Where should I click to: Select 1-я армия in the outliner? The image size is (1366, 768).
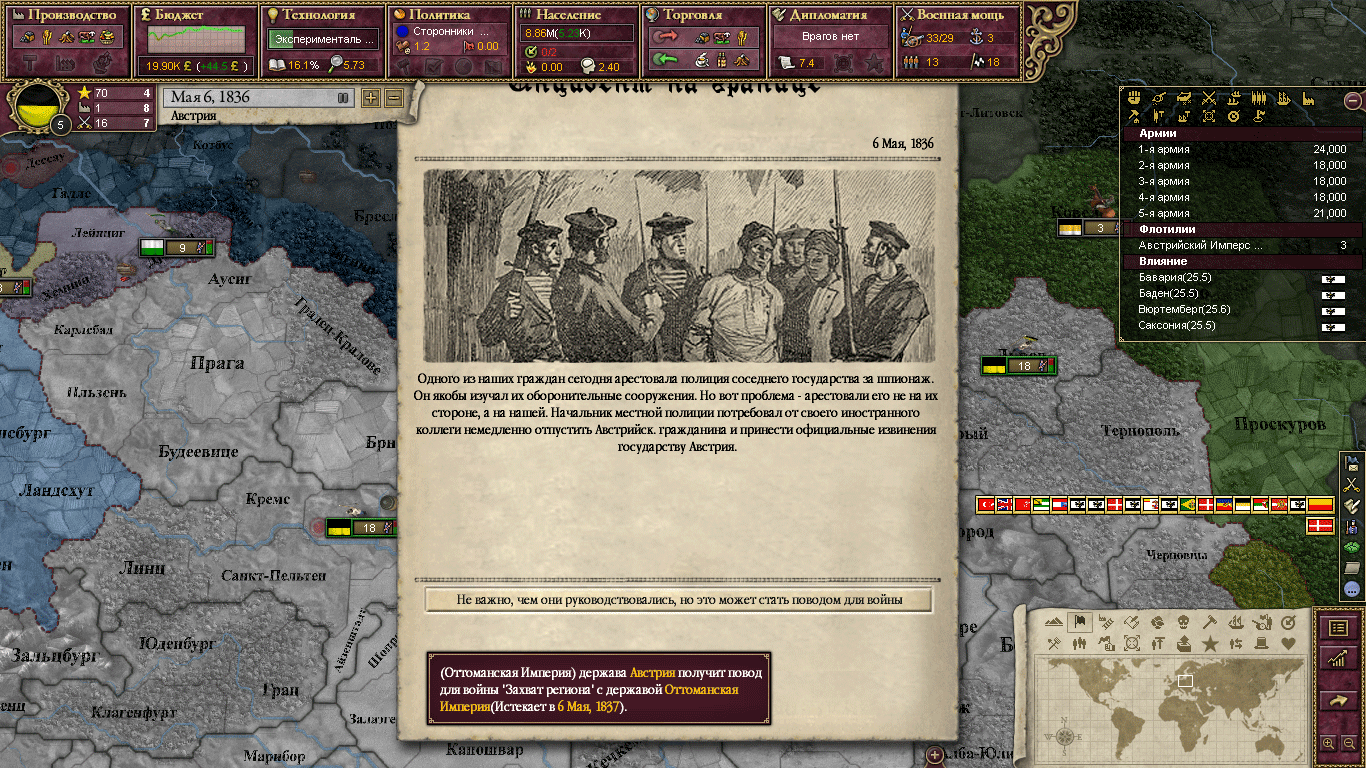(1240, 149)
